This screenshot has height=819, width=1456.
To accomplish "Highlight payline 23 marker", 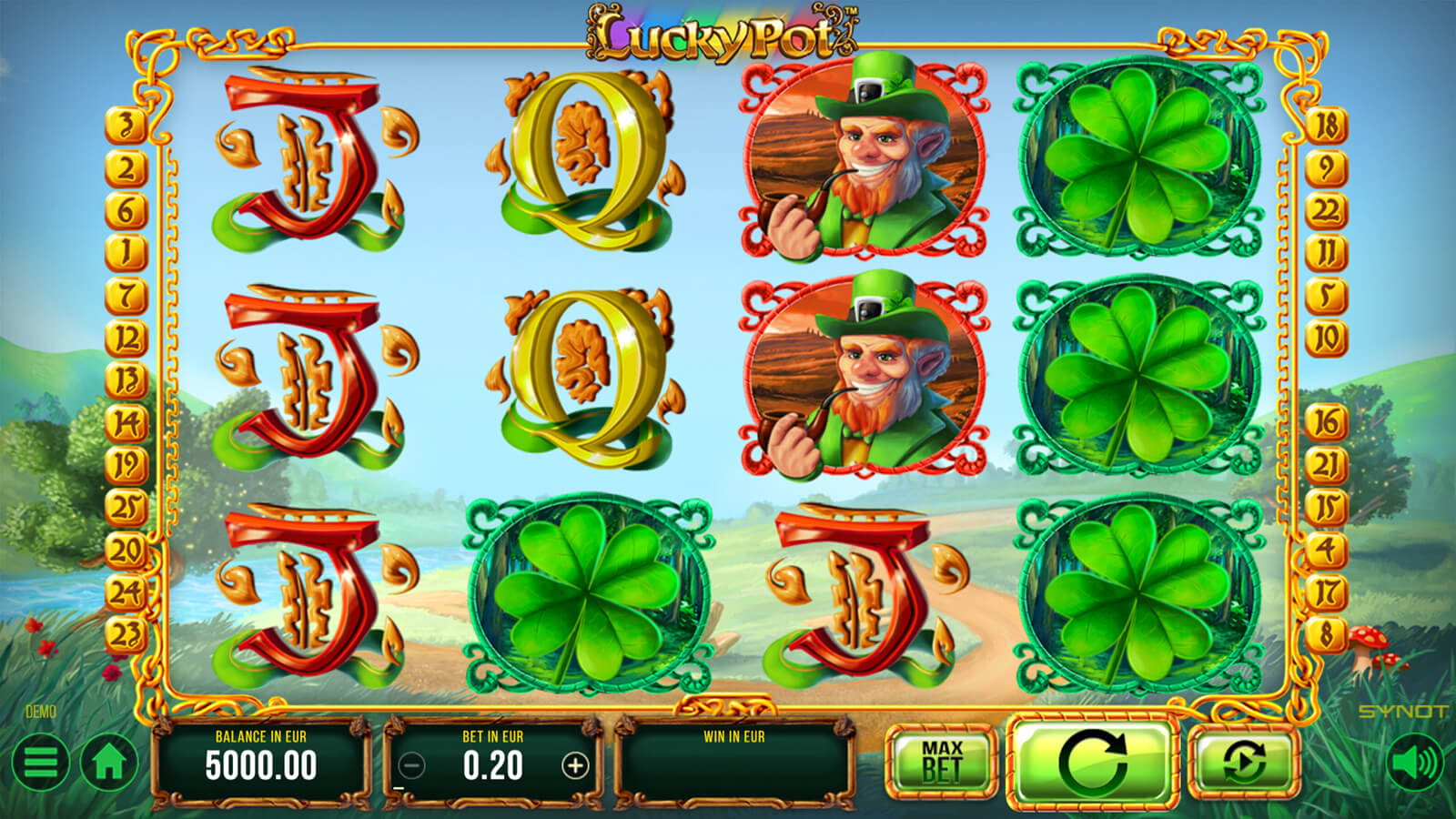I will point(126,633).
